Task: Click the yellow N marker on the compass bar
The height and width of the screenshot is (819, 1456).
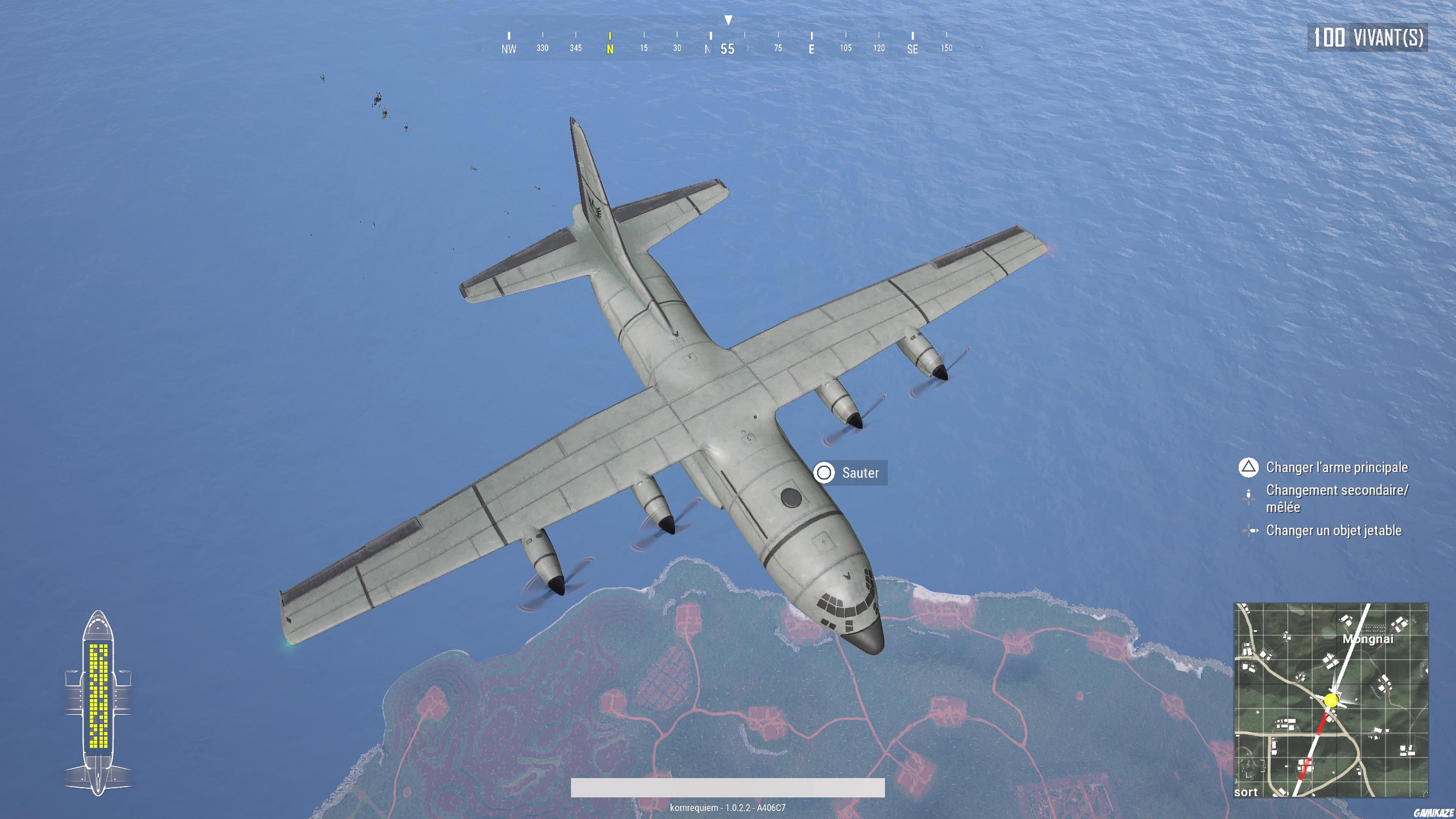Action: pyautogui.click(x=610, y=48)
